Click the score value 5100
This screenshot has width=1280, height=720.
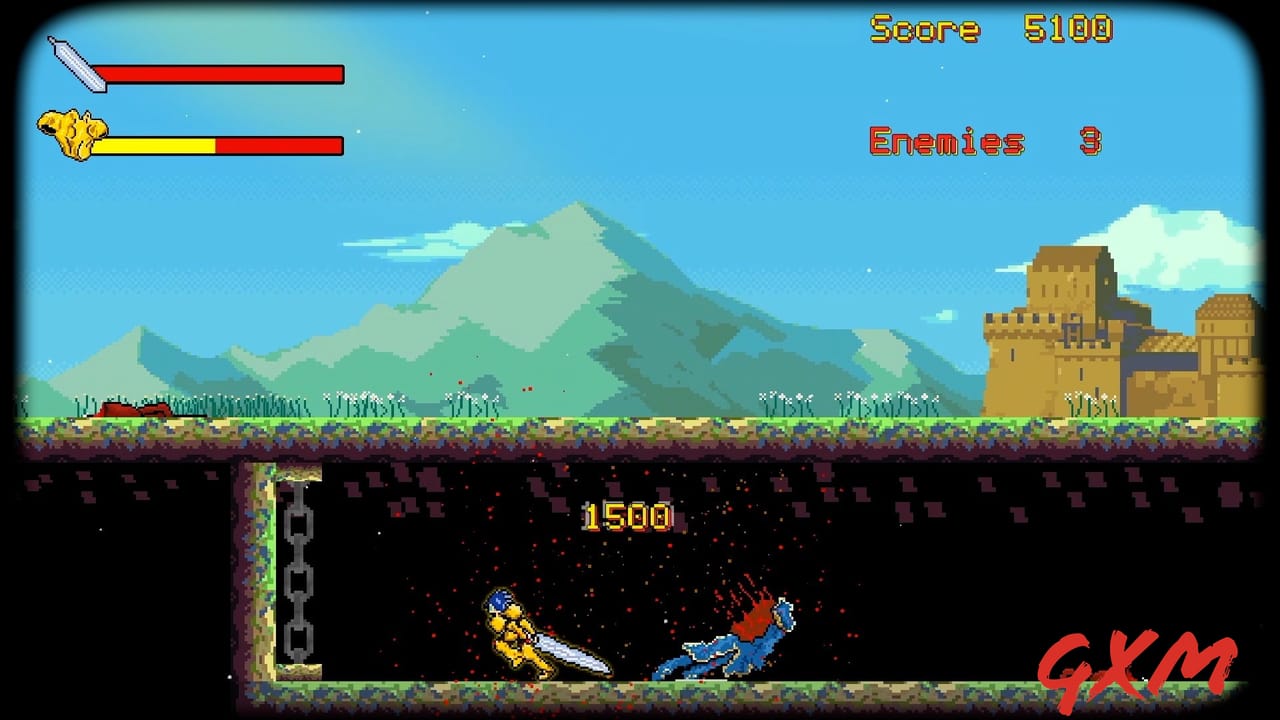tap(1072, 30)
